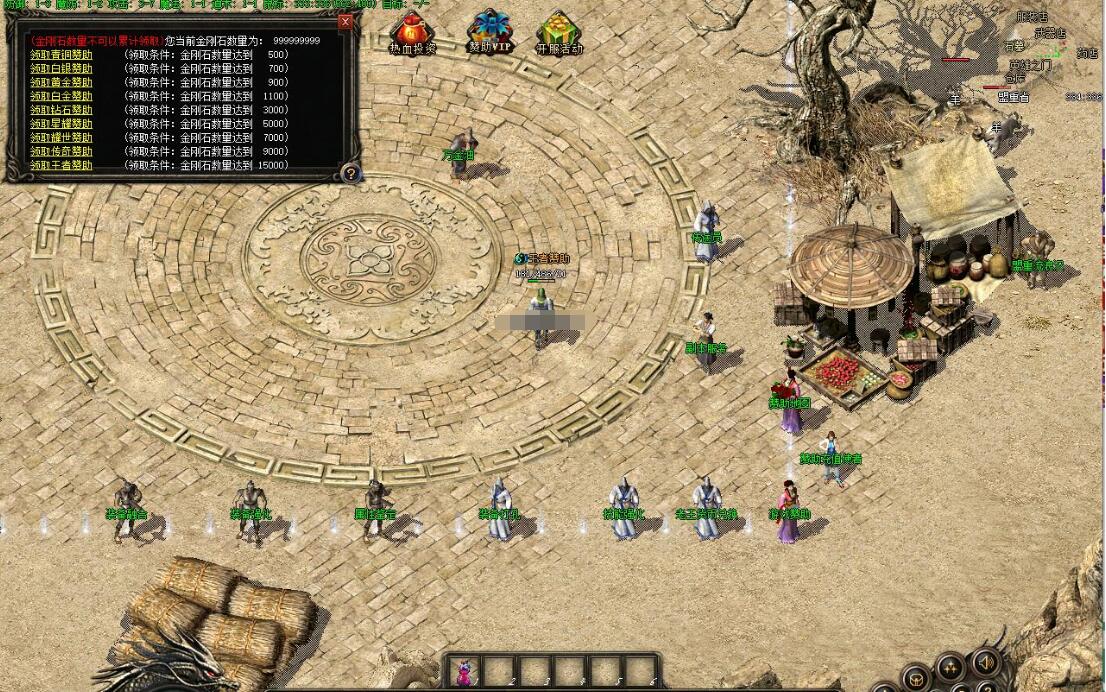The width and height of the screenshot is (1106, 692).
Task: Show the 开服活动 green gift box events
Action: pyautogui.click(x=558, y=31)
